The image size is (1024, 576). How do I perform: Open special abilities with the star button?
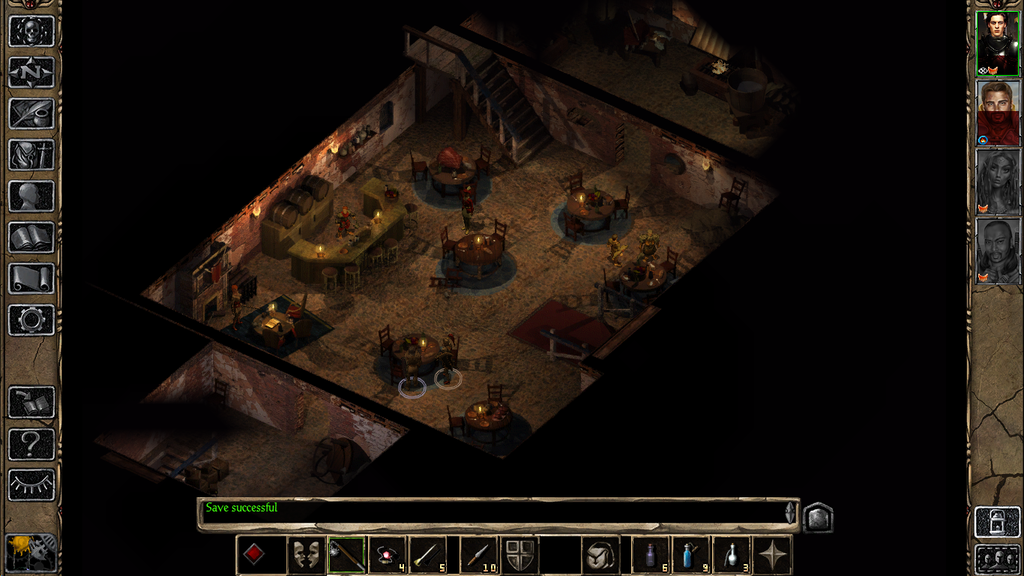click(772, 555)
